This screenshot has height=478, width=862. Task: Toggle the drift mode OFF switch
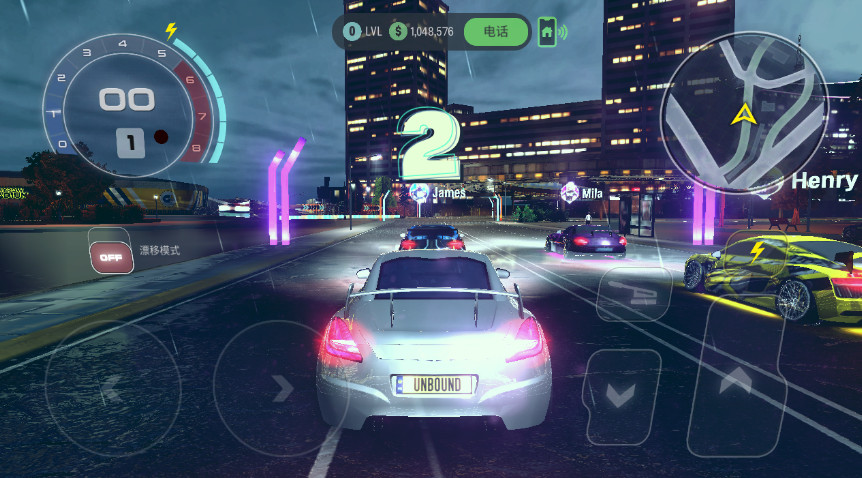(x=111, y=256)
